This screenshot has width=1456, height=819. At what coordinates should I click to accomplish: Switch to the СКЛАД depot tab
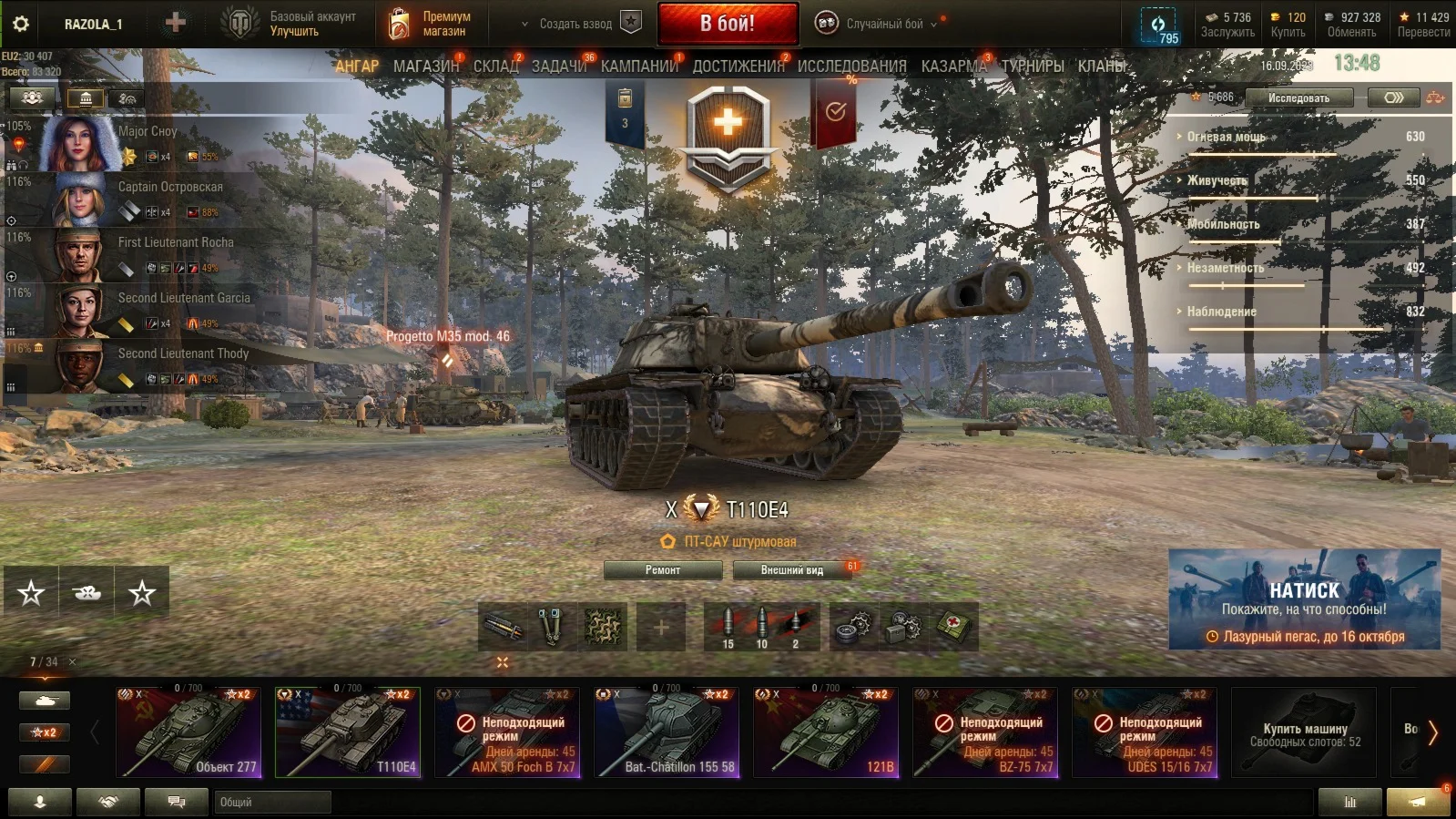[495, 66]
